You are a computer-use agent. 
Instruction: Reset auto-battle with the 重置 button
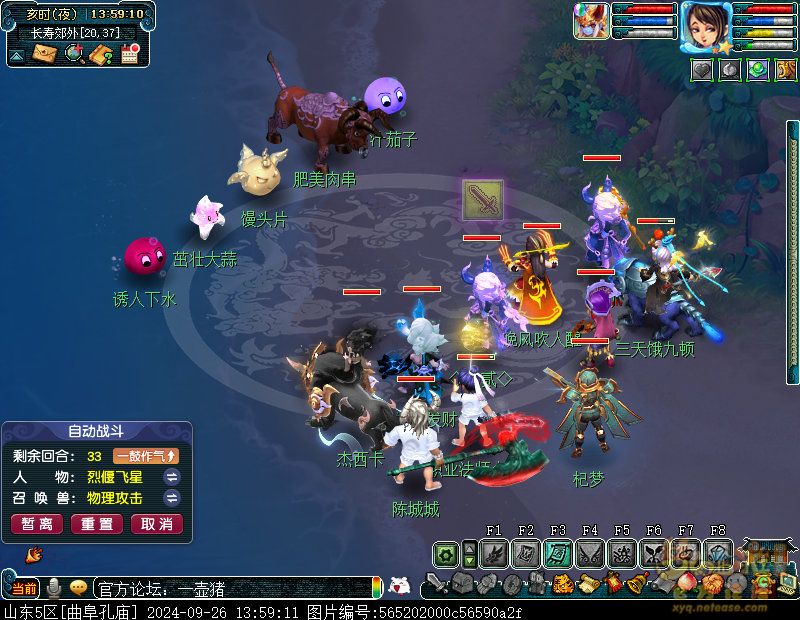click(97, 524)
